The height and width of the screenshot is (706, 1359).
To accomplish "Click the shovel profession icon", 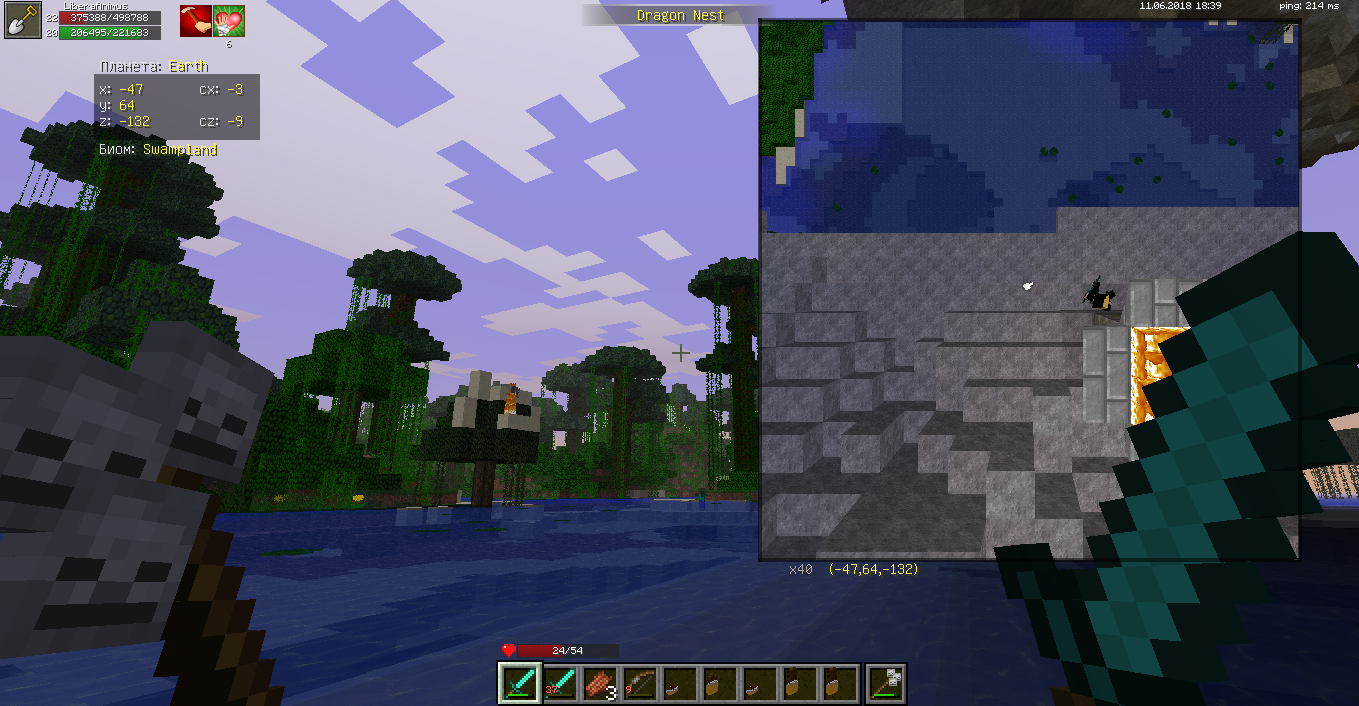I will 21,21.
